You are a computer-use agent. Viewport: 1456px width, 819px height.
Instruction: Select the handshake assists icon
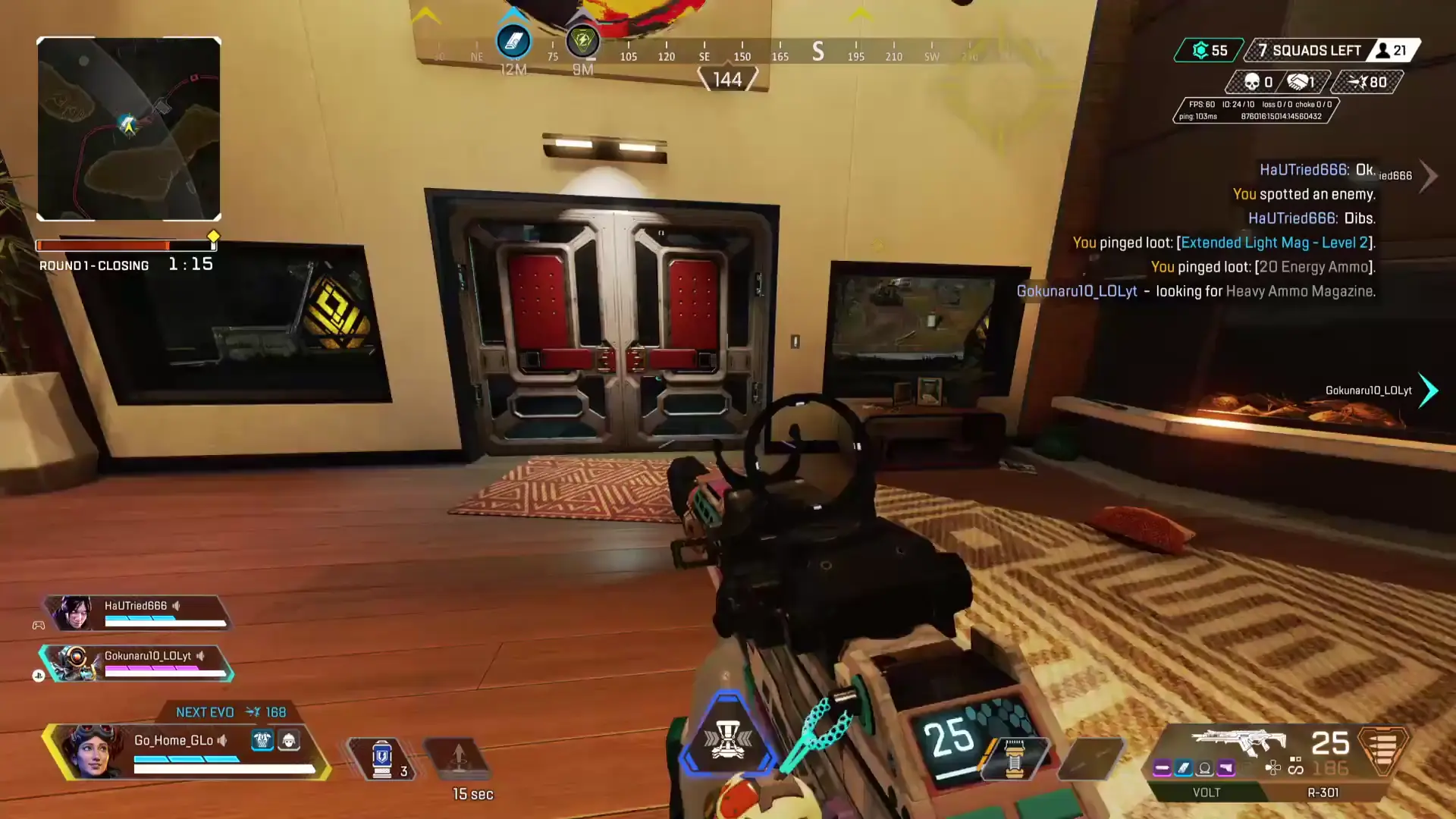(x=1300, y=82)
